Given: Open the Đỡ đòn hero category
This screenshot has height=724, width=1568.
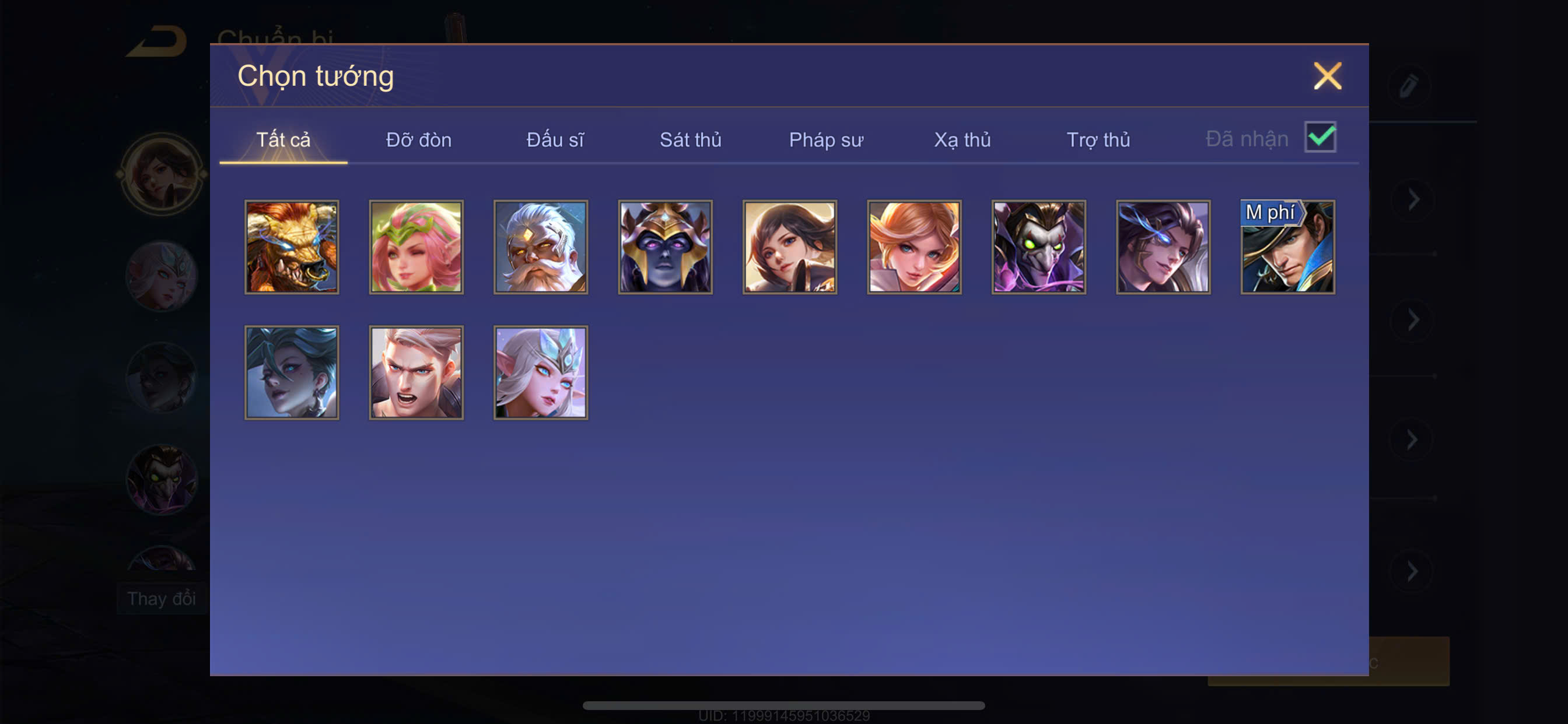Looking at the screenshot, I should pos(419,140).
